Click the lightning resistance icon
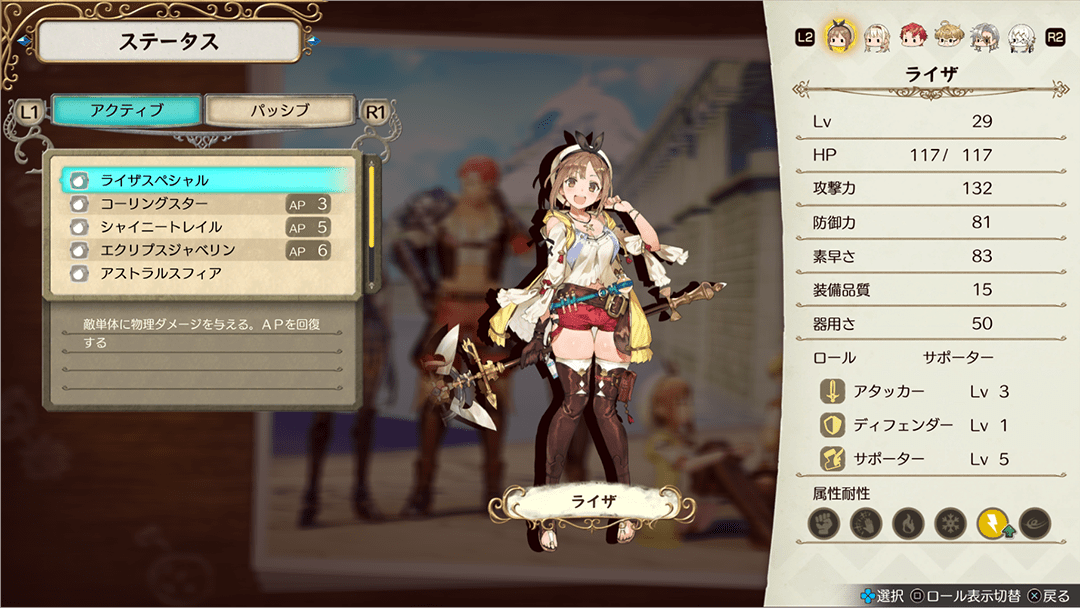Image resolution: width=1080 pixels, height=608 pixels. (993, 522)
